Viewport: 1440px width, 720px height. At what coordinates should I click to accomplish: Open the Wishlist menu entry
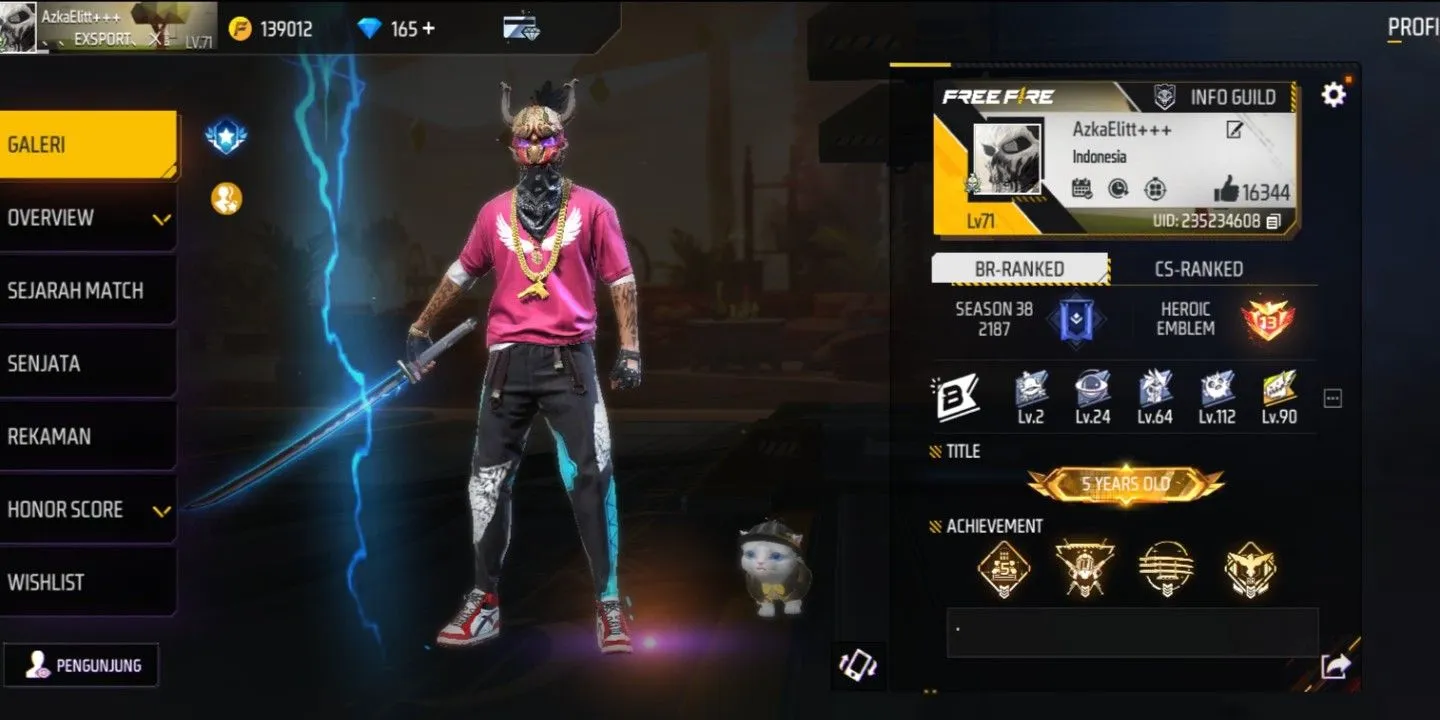tap(88, 583)
